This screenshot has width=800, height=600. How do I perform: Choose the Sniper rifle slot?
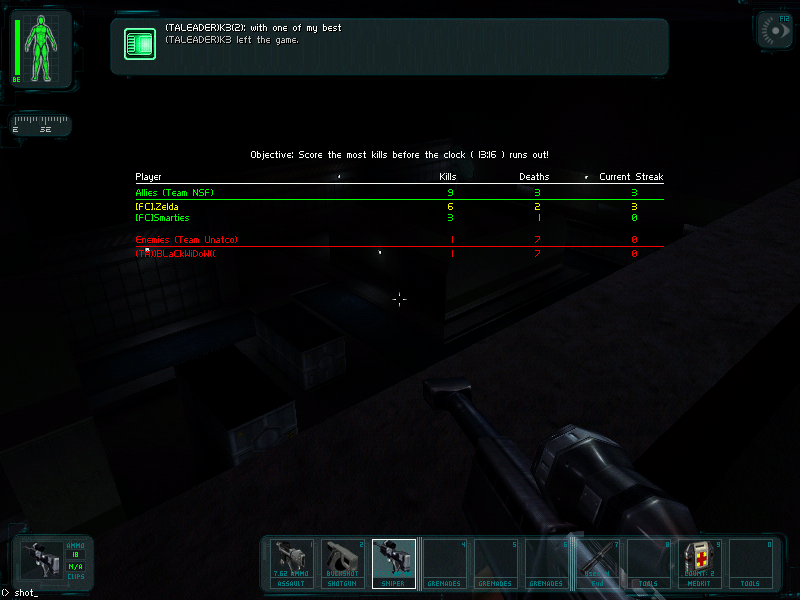click(395, 563)
